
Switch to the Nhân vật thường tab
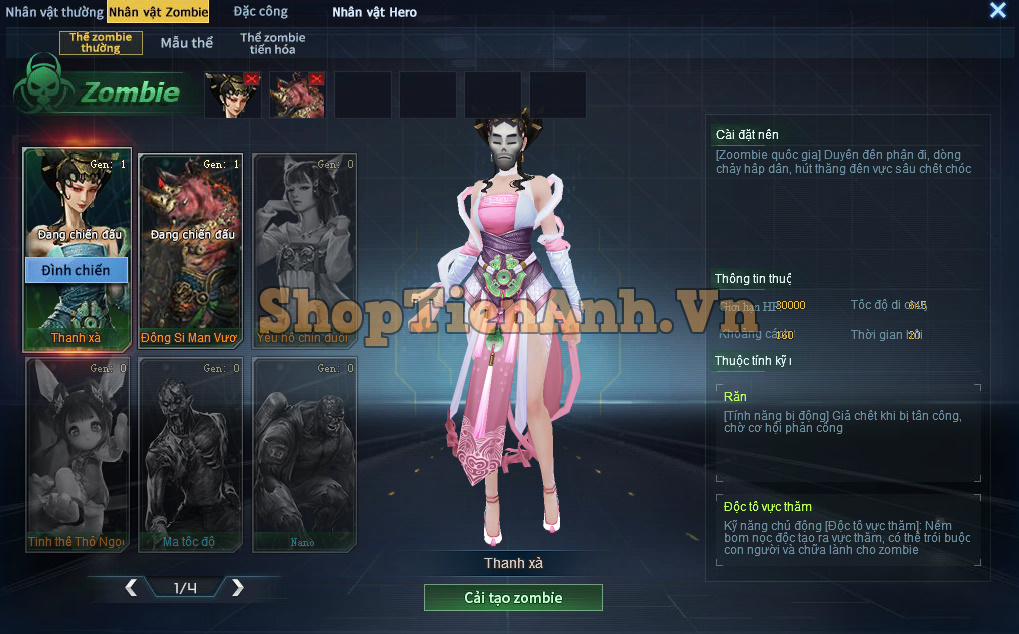tap(54, 12)
